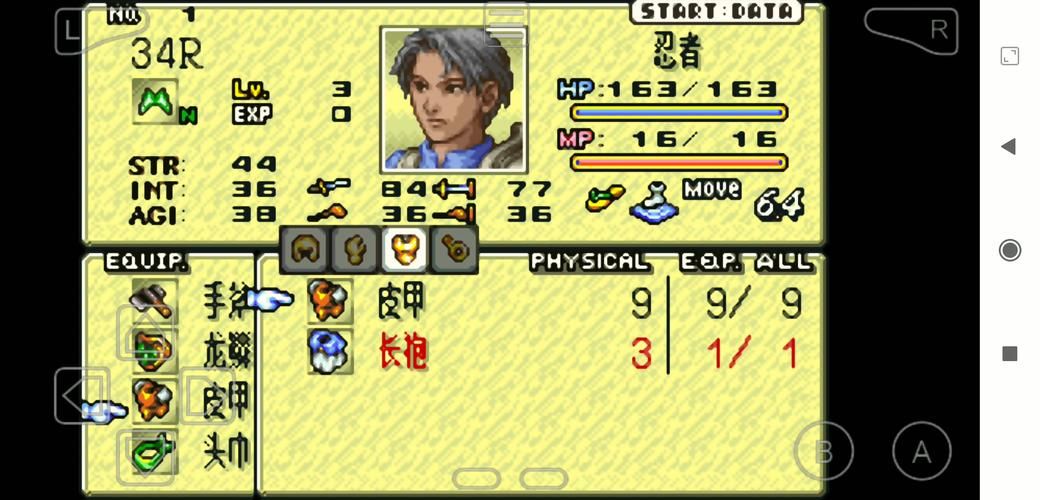This screenshot has height=500, width=1040.
Task: Tap the emulator's round A button
Action: [921, 453]
